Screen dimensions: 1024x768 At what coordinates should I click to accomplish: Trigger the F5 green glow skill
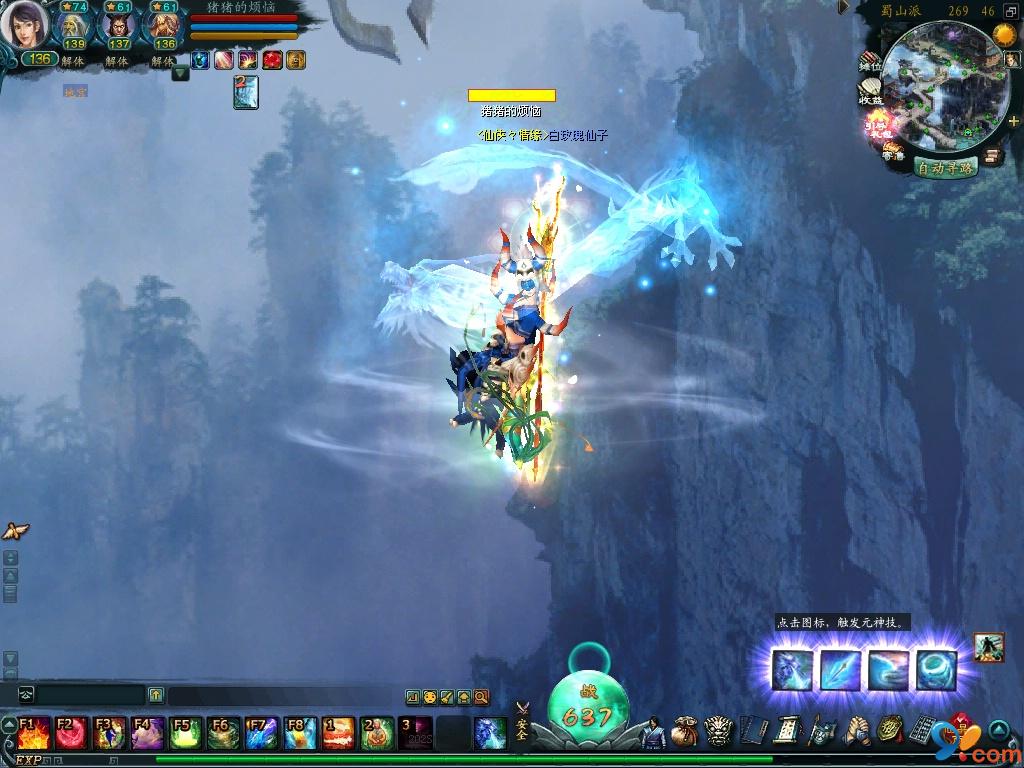tap(185, 733)
